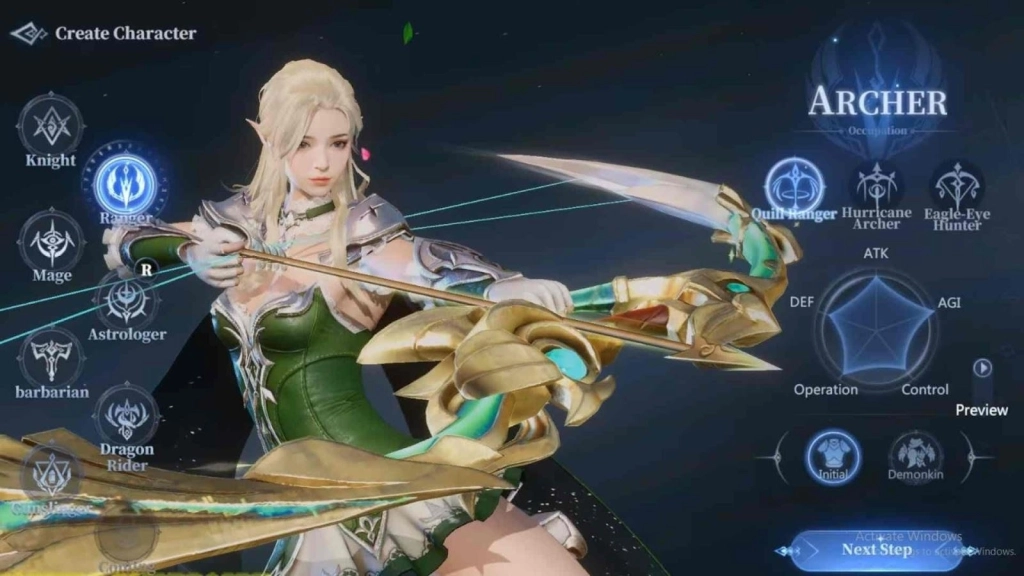Click the Next Step button
1024x576 pixels.
[x=876, y=549]
